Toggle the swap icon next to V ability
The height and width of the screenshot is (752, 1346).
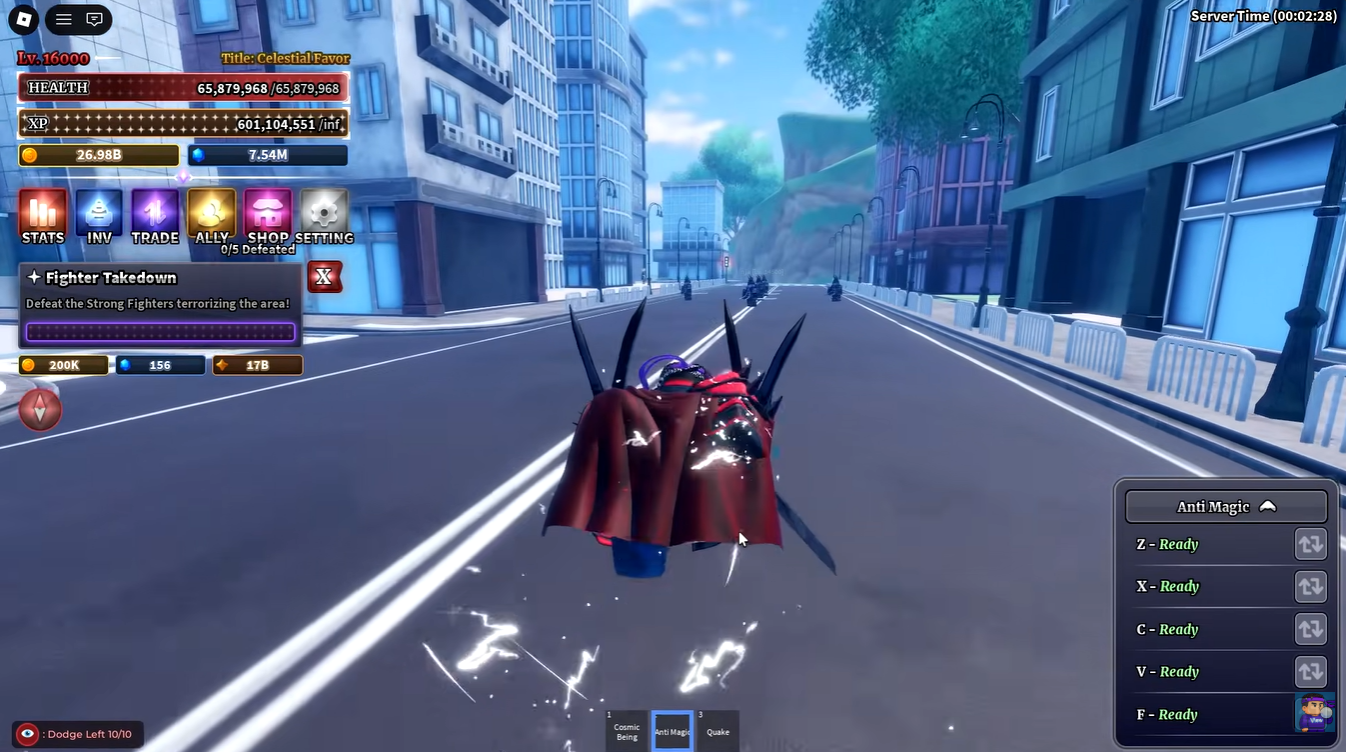click(1312, 671)
